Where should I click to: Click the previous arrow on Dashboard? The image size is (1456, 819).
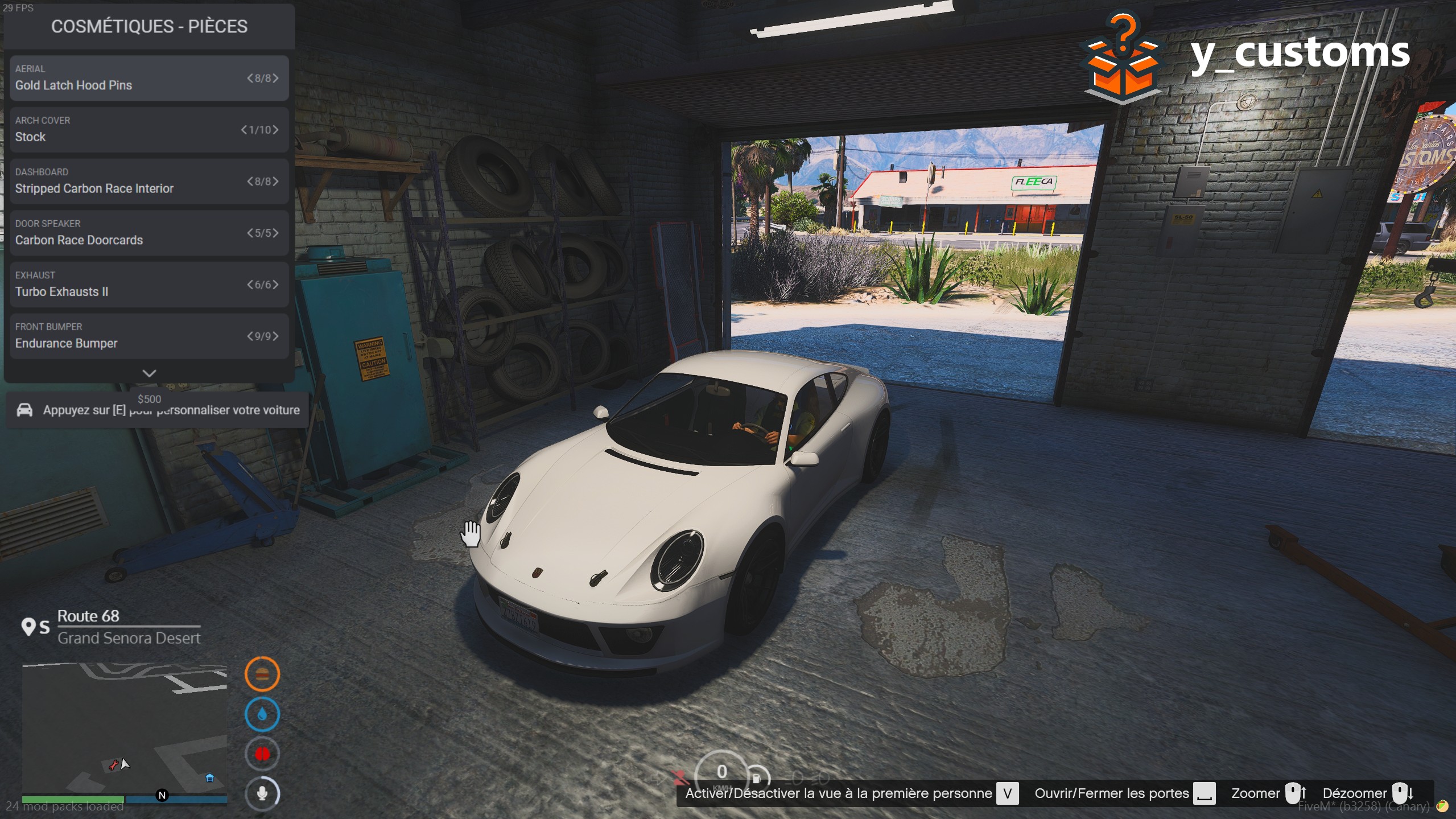coord(250,182)
